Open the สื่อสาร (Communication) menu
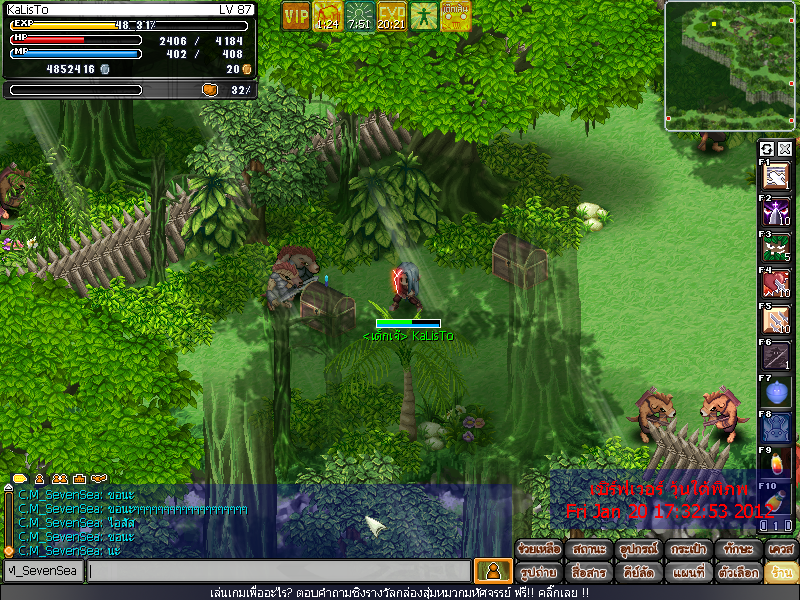The width and height of the screenshot is (800, 600). pos(589,573)
